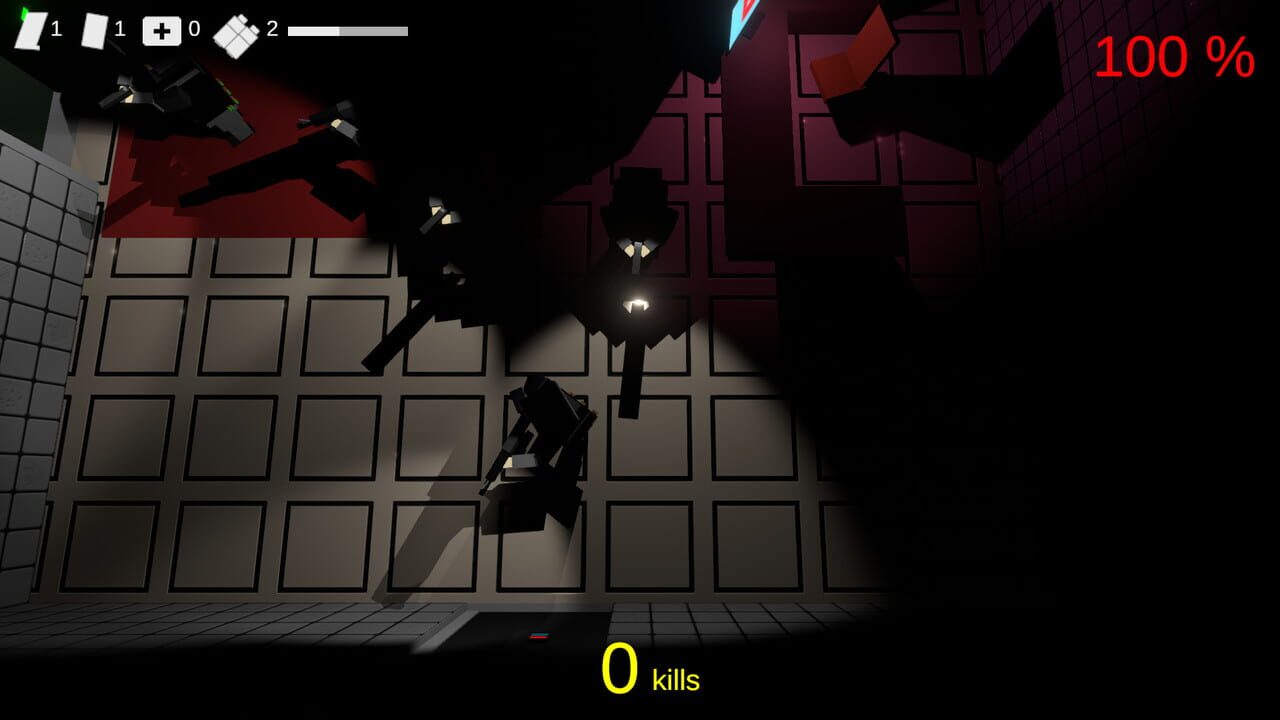Click the medkit cross icon

[x=162, y=31]
